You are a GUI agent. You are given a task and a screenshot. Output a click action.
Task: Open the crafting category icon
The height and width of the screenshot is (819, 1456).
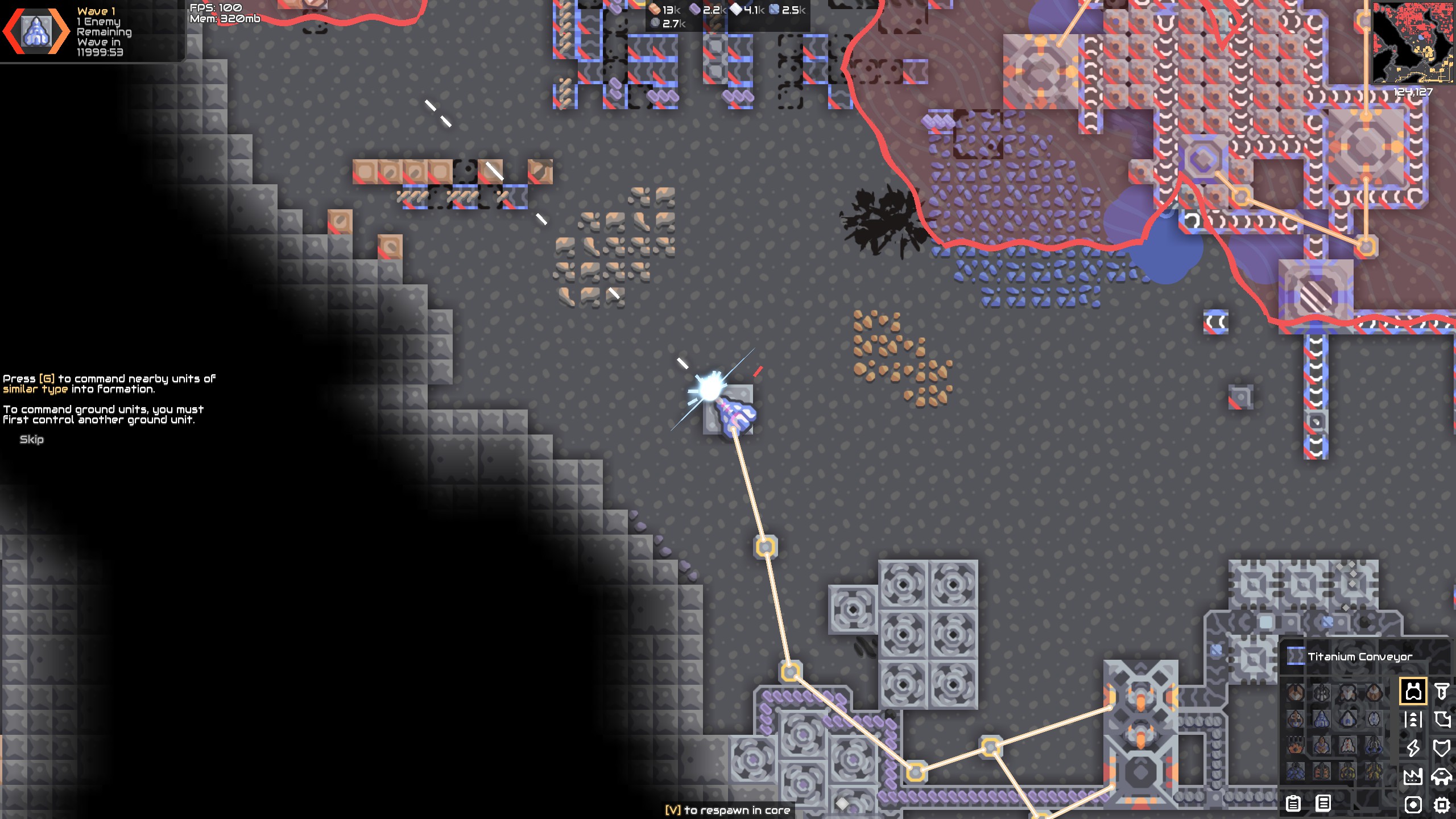point(1441,719)
